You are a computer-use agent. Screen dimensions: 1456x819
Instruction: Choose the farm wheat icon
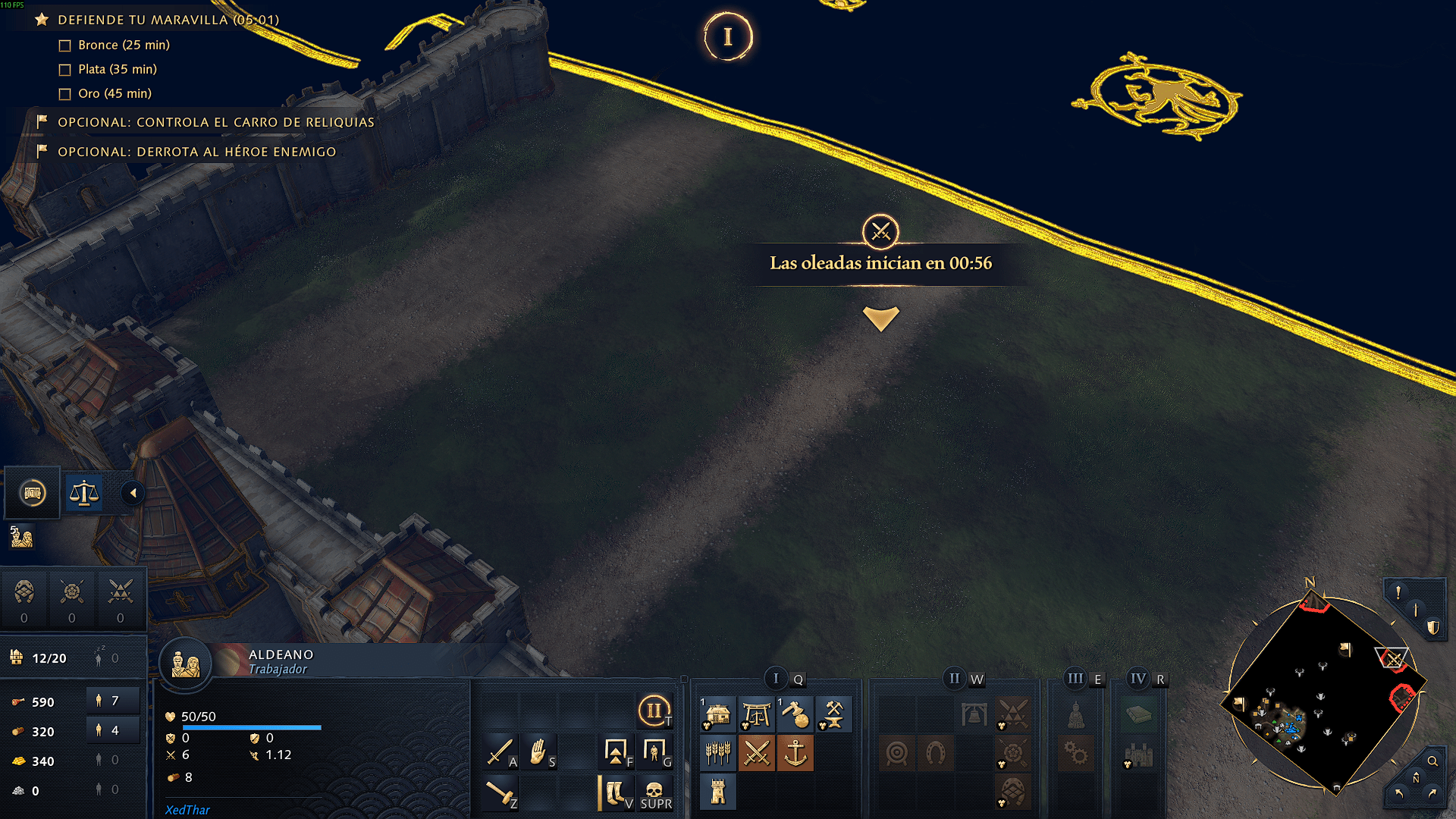717,753
